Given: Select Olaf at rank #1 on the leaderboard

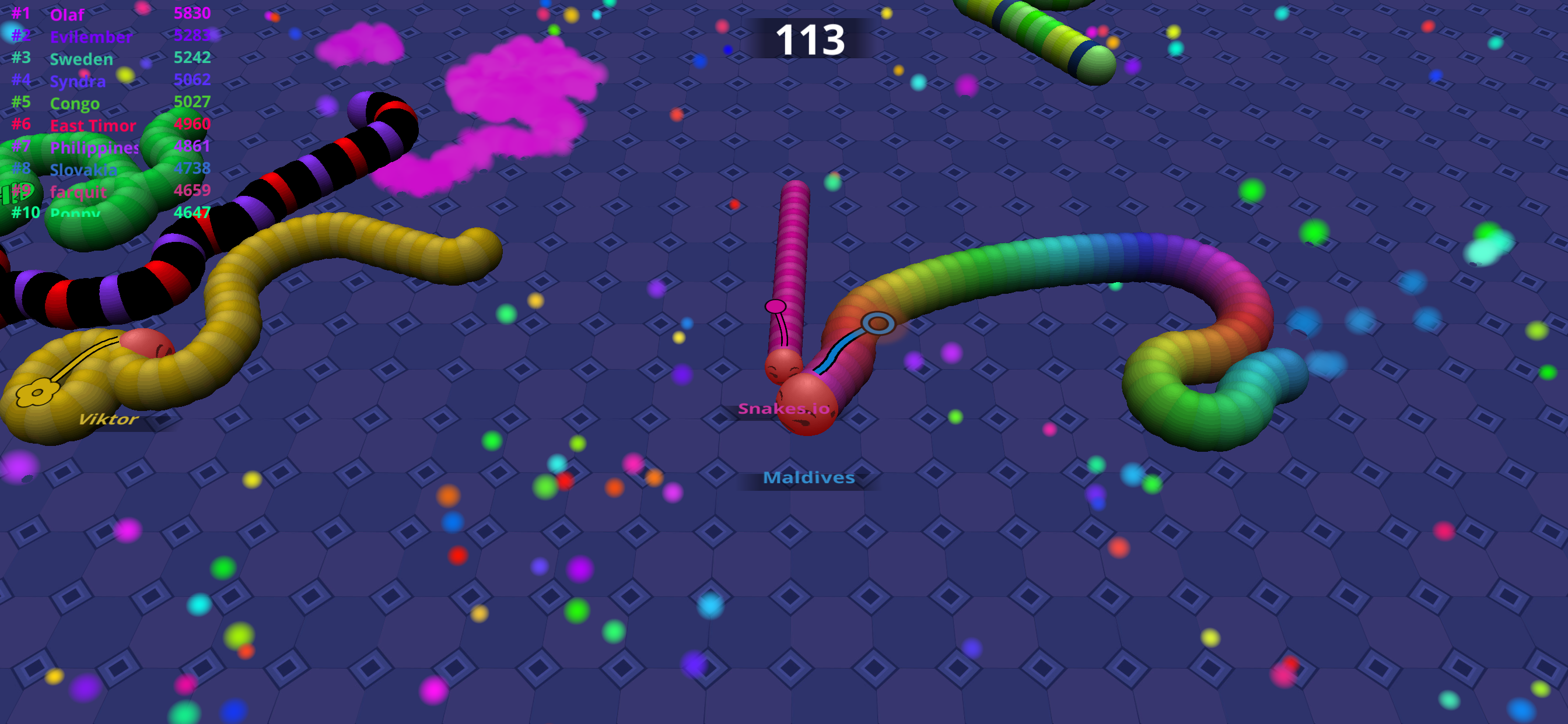Looking at the screenshot, I should (x=67, y=15).
